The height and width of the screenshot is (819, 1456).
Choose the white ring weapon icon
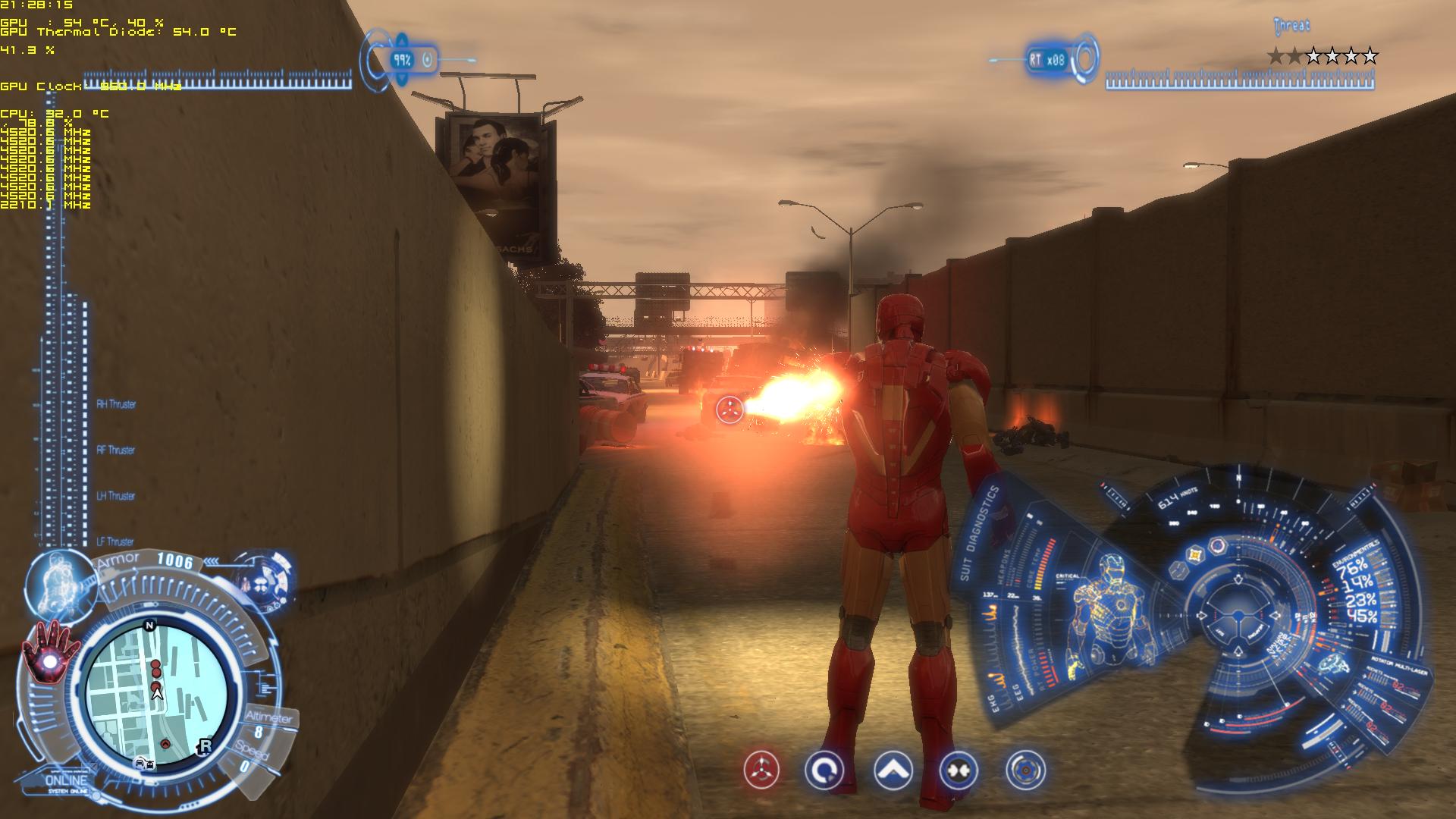coord(824,771)
